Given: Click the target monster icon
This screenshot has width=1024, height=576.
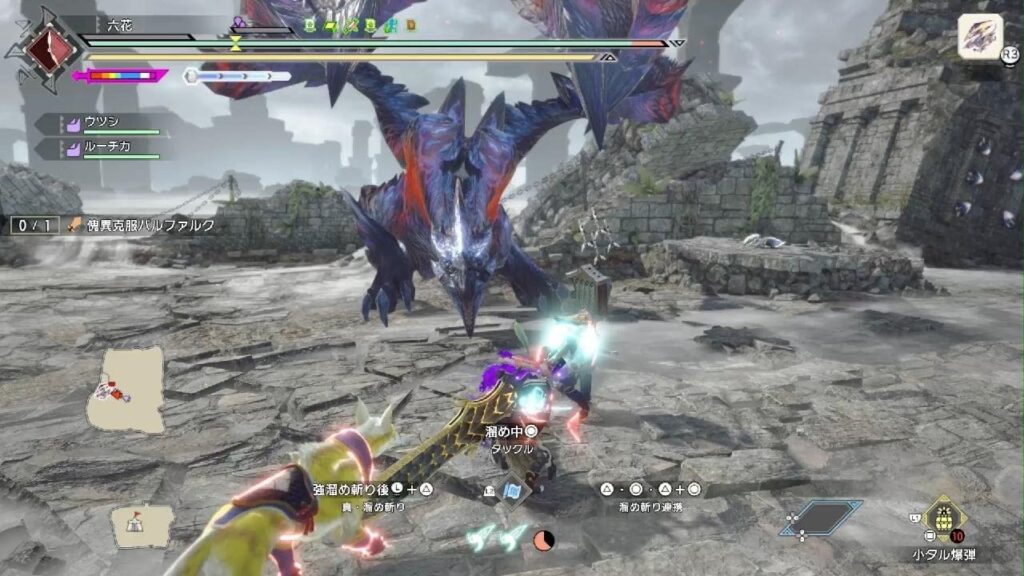Looking at the screenshot, I should [980, 36].
